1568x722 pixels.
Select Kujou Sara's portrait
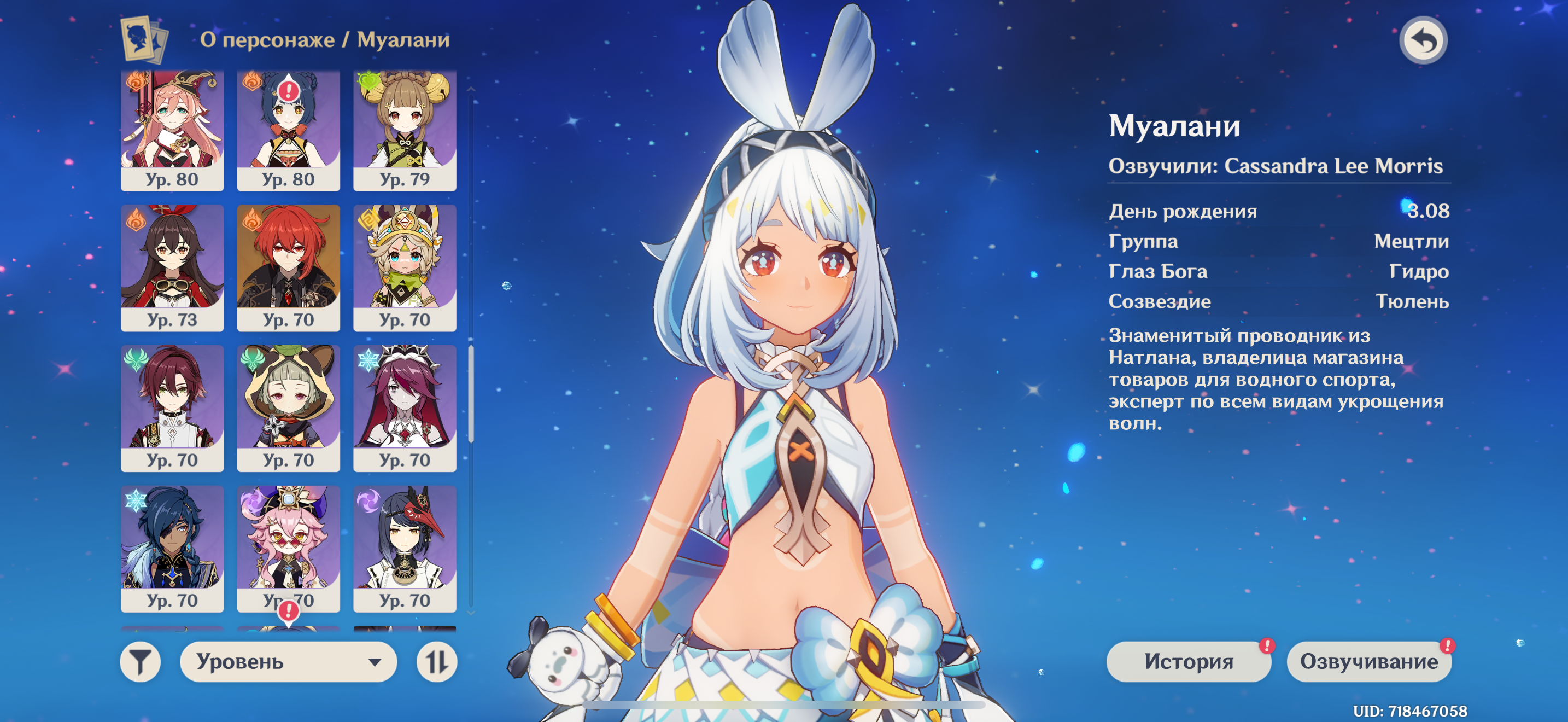tap(404, 548)
